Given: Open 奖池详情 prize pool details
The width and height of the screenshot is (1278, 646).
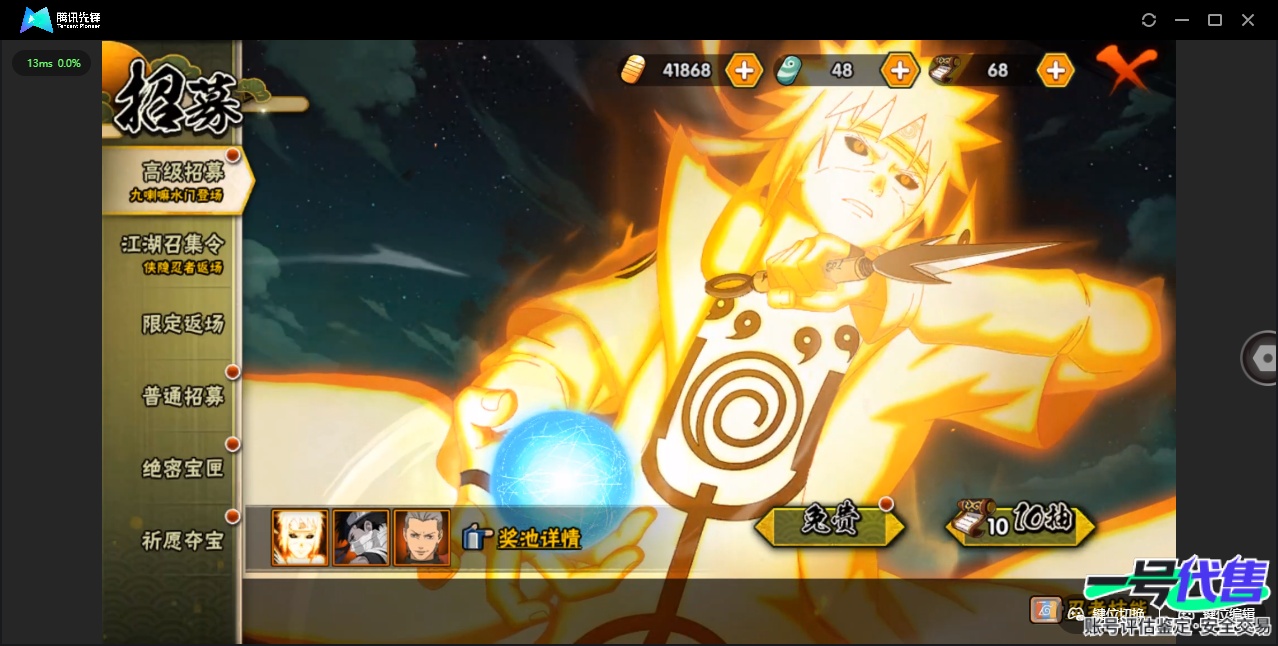Looking at the screenshot, I should pyautogui.click(x=523, y=538).
